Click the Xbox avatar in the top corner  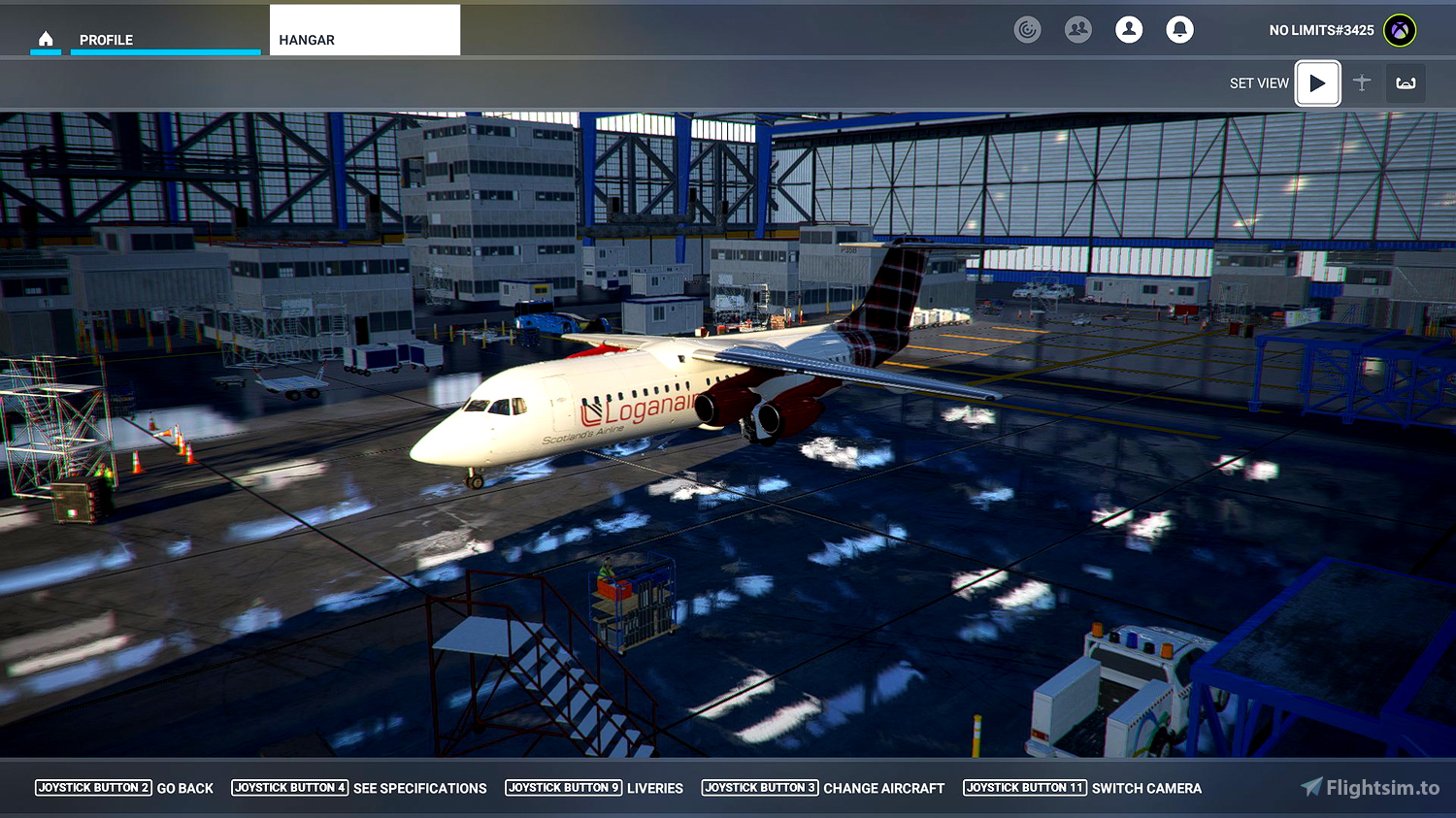pos(1398,29)
